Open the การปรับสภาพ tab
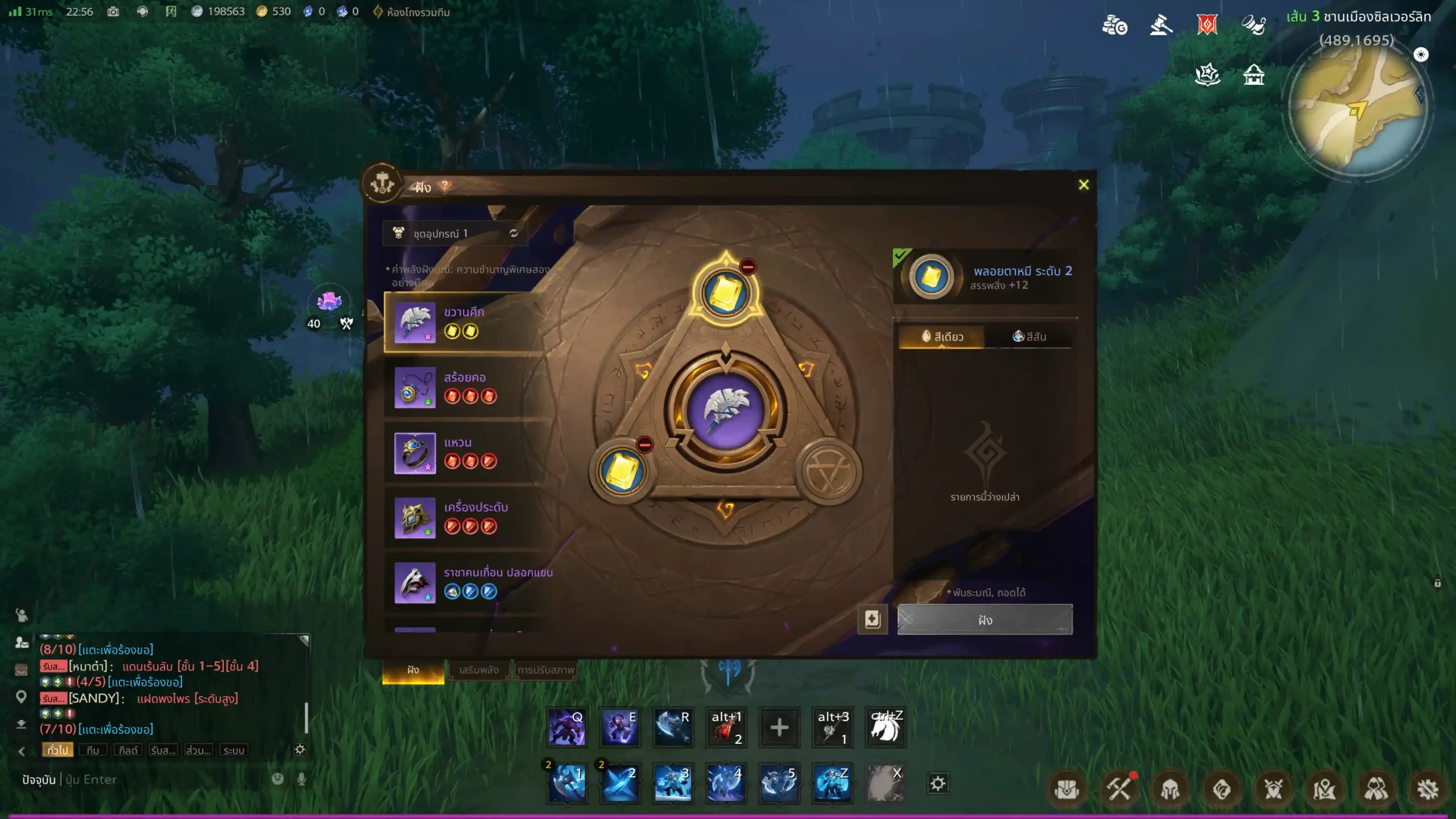1456x819 pixels. coord(545,670)
